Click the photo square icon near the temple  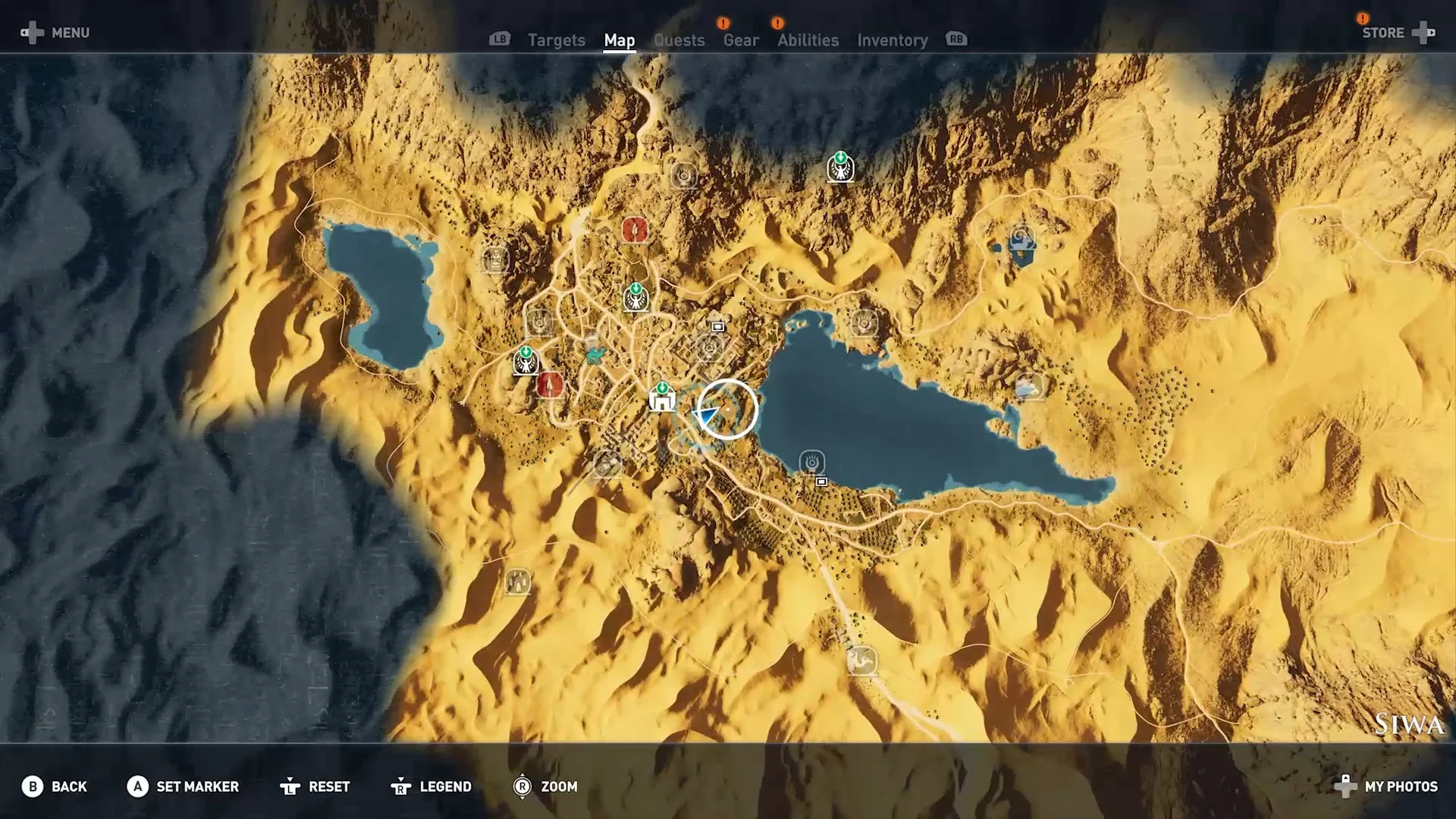click(x=717, y=325)
